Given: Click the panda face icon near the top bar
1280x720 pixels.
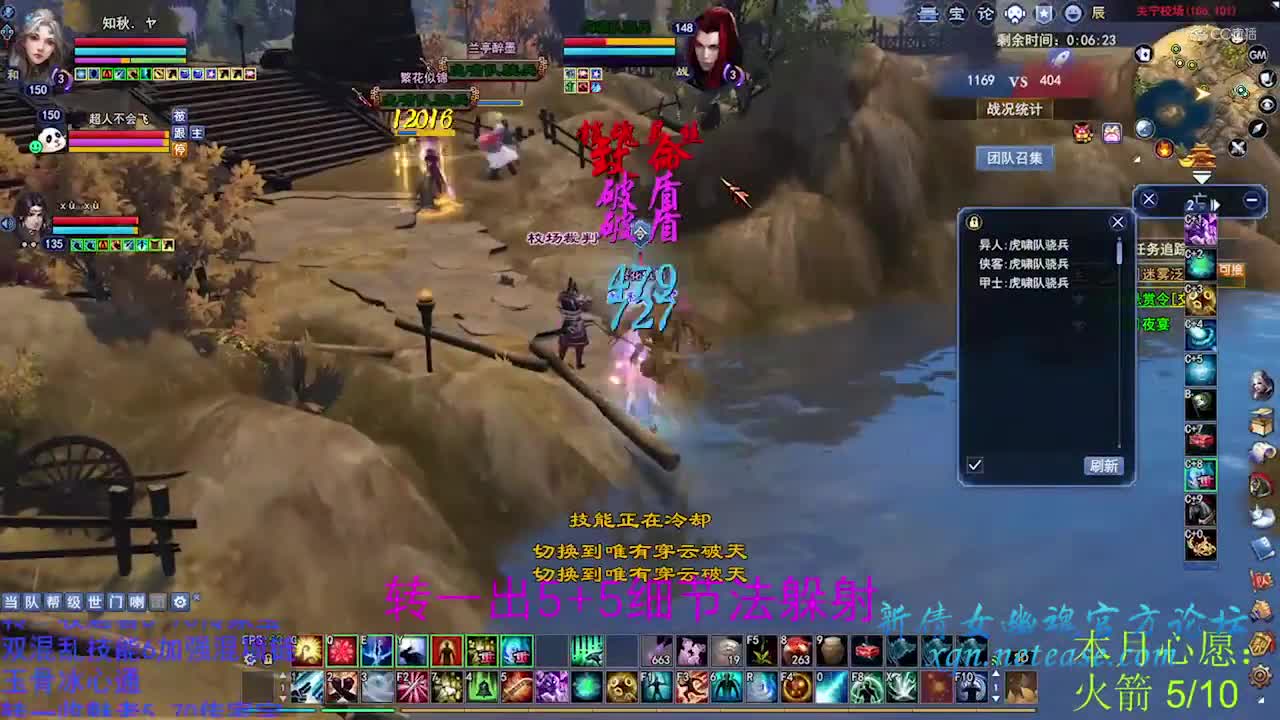Looking at the screenshot, I should point(1015,13).
